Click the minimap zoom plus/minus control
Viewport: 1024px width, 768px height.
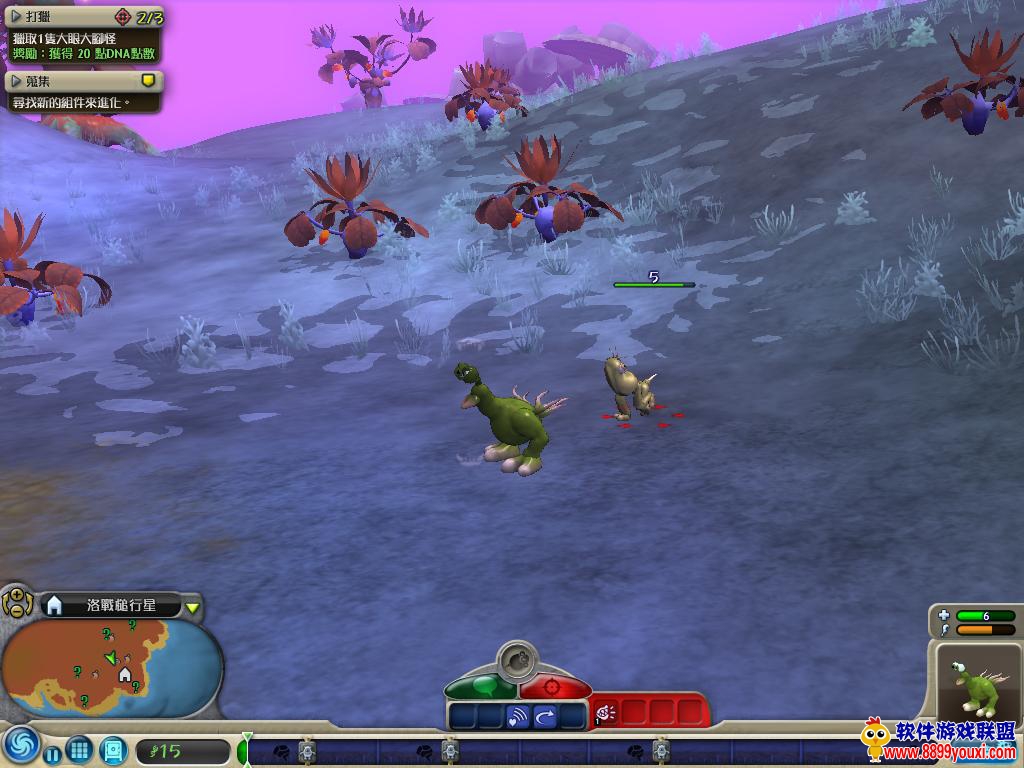click(x=16, y=602)
